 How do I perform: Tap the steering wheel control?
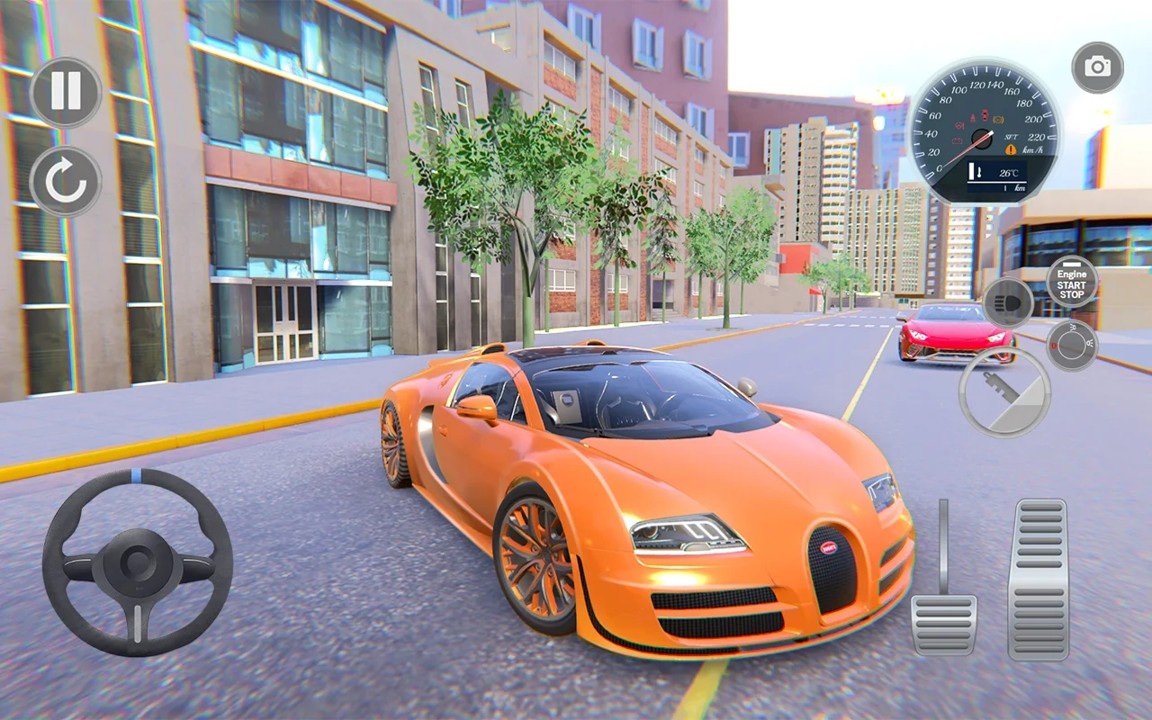(x=137, y=563)
